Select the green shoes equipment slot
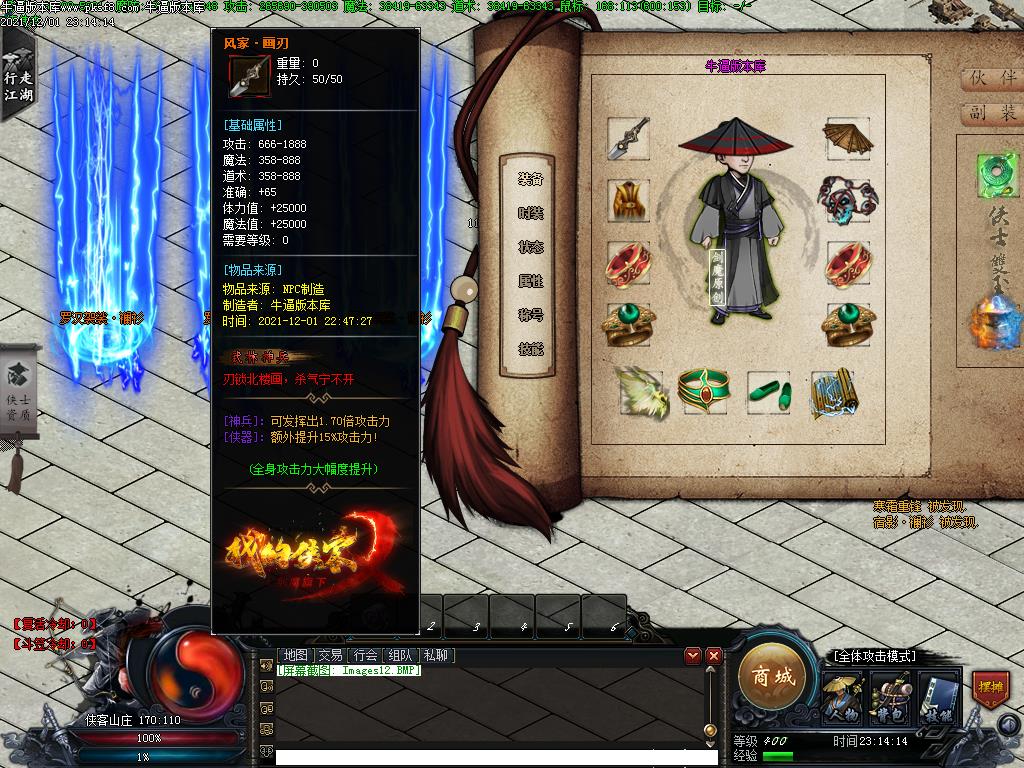This screenshot has width=1024, height=768. pyautogui.click(x=769, y=391)
